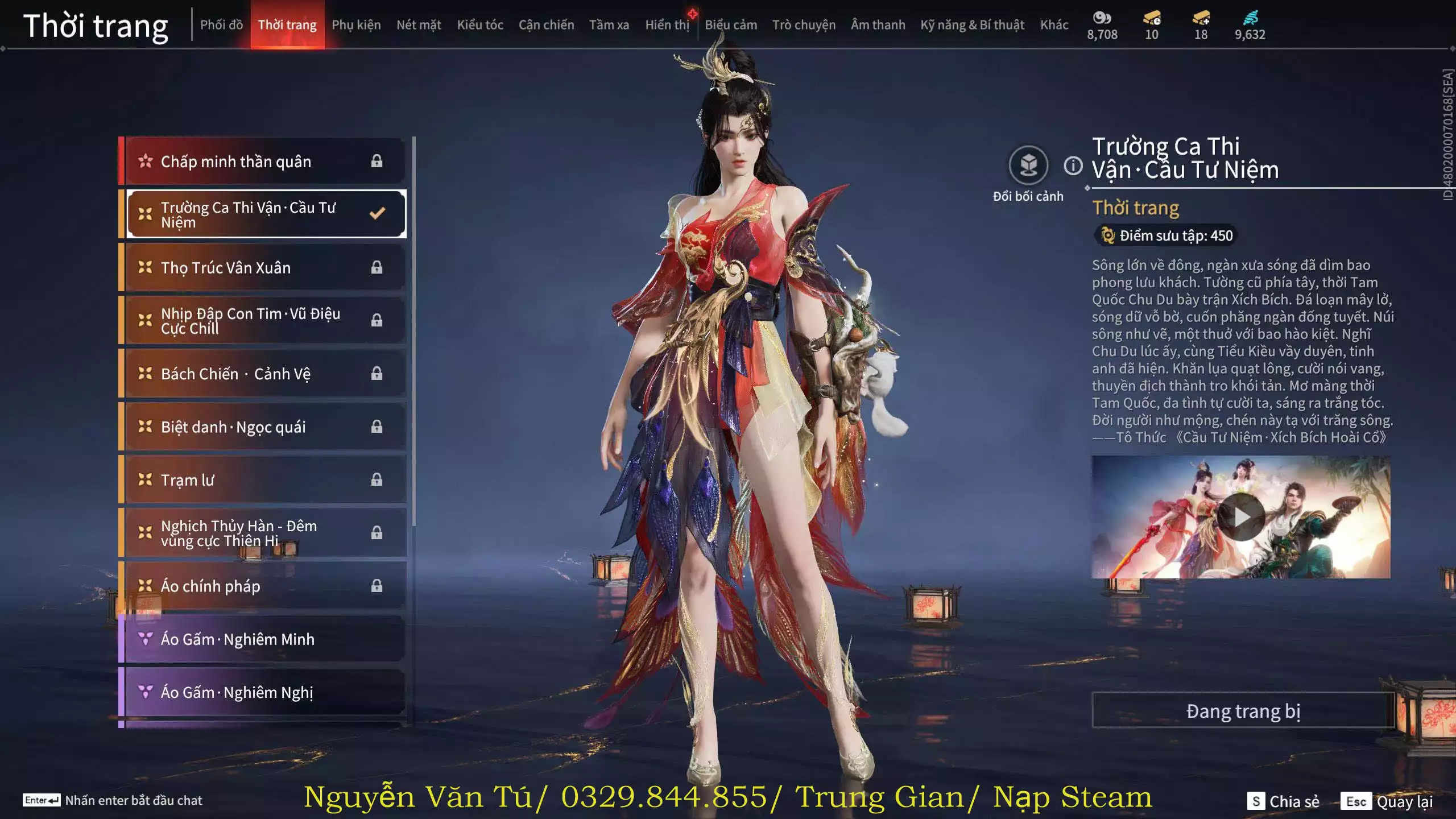This screenshot has height=819, width=1456.
Task: Switch to Kỹ năng & Bí thuật tab
Action: pyautogui.click(x=972, y=25)
